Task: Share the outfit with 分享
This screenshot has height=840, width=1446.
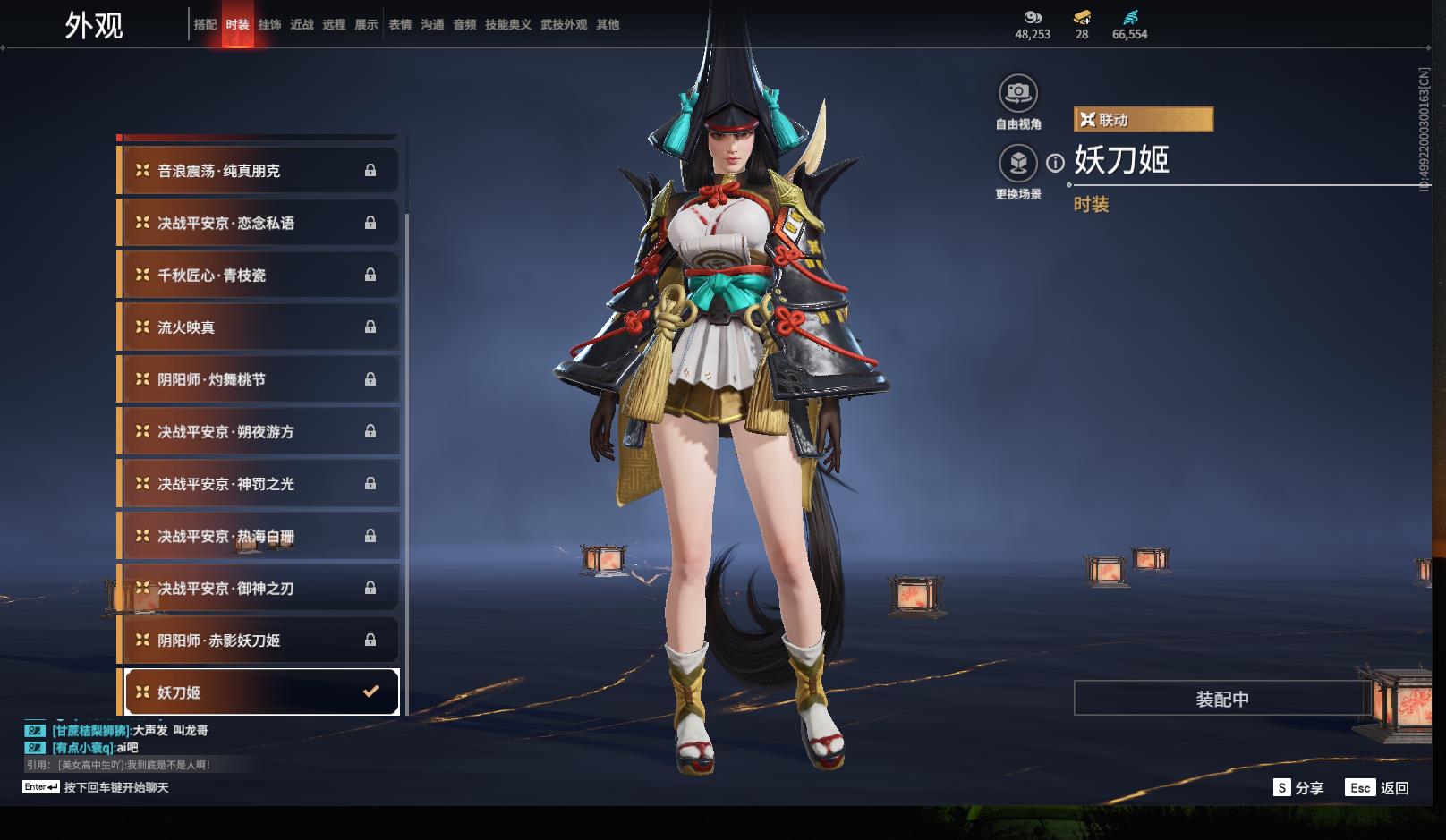Action: pos(1298,788)
